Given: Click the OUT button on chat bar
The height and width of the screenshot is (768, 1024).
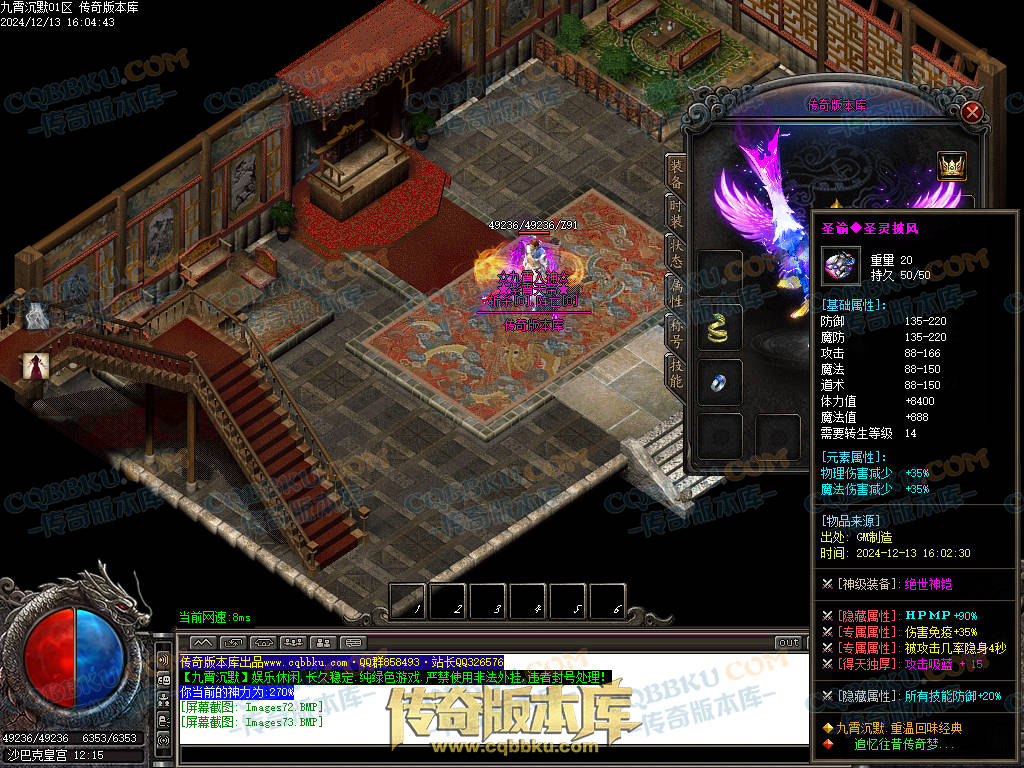Looking at the screenshot, I should pyautogui.click(x=789, y=643).
